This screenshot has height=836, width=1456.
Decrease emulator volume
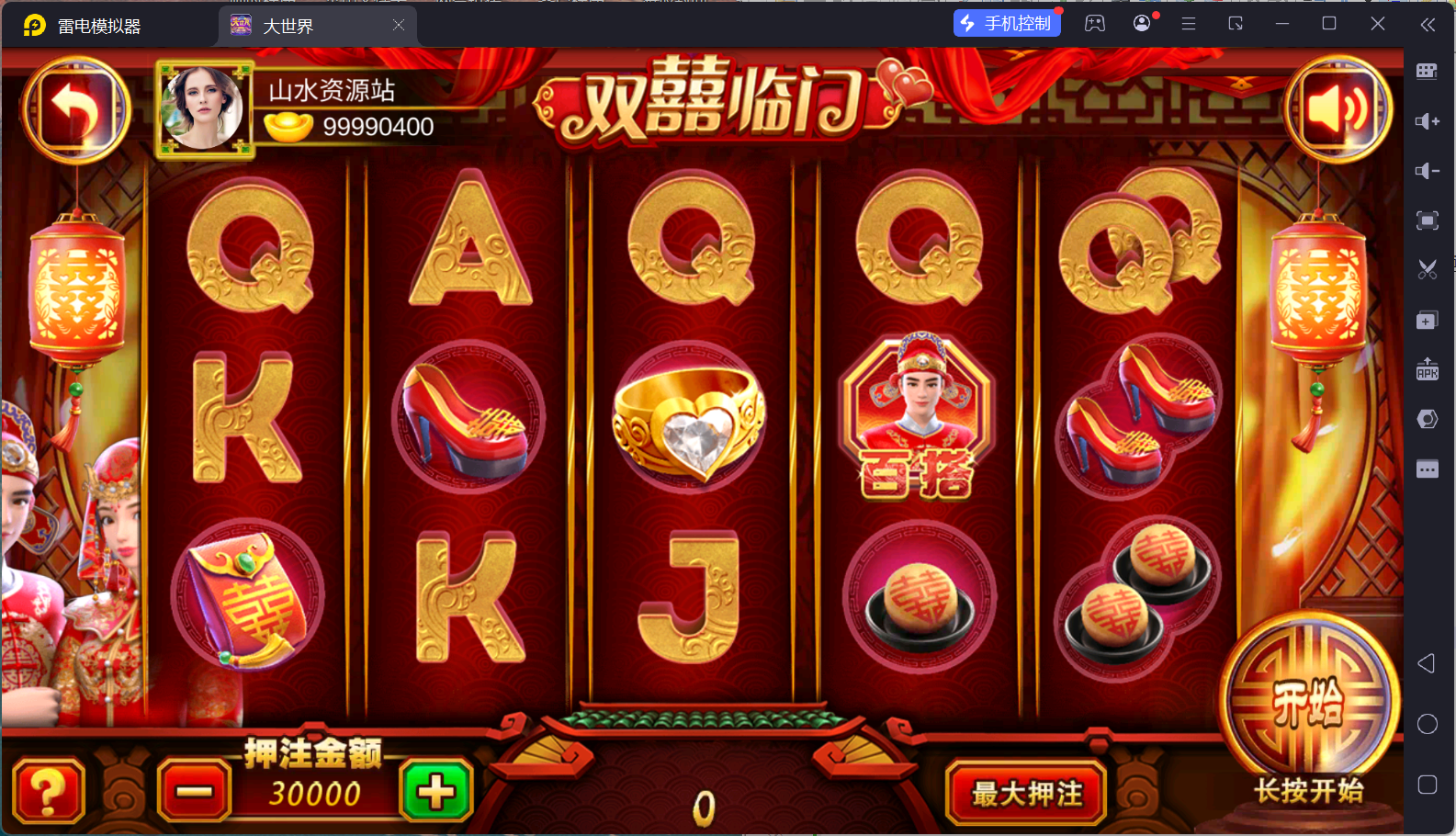coord(1427,171)
